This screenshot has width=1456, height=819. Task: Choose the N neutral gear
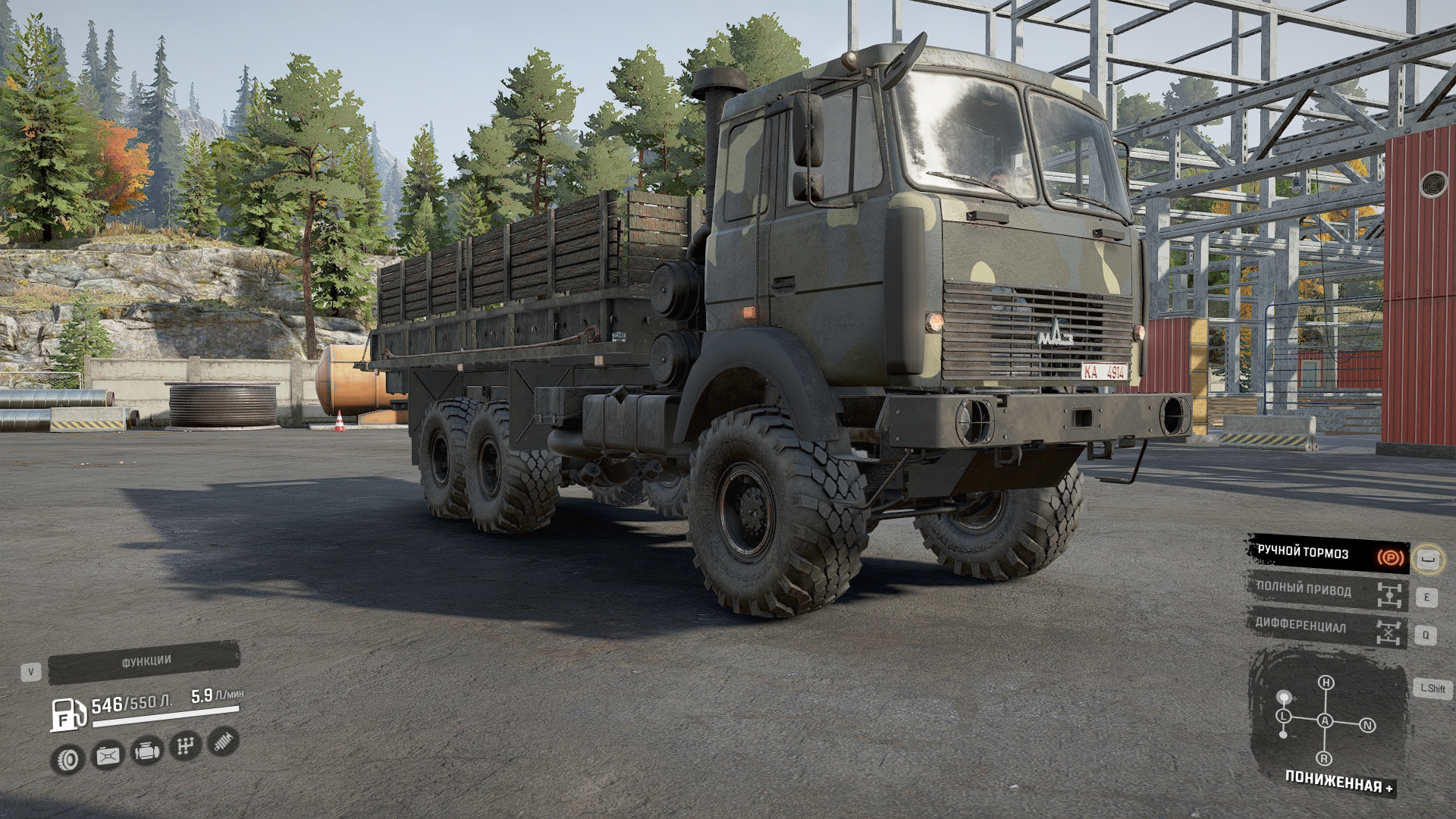[1367, 726]
